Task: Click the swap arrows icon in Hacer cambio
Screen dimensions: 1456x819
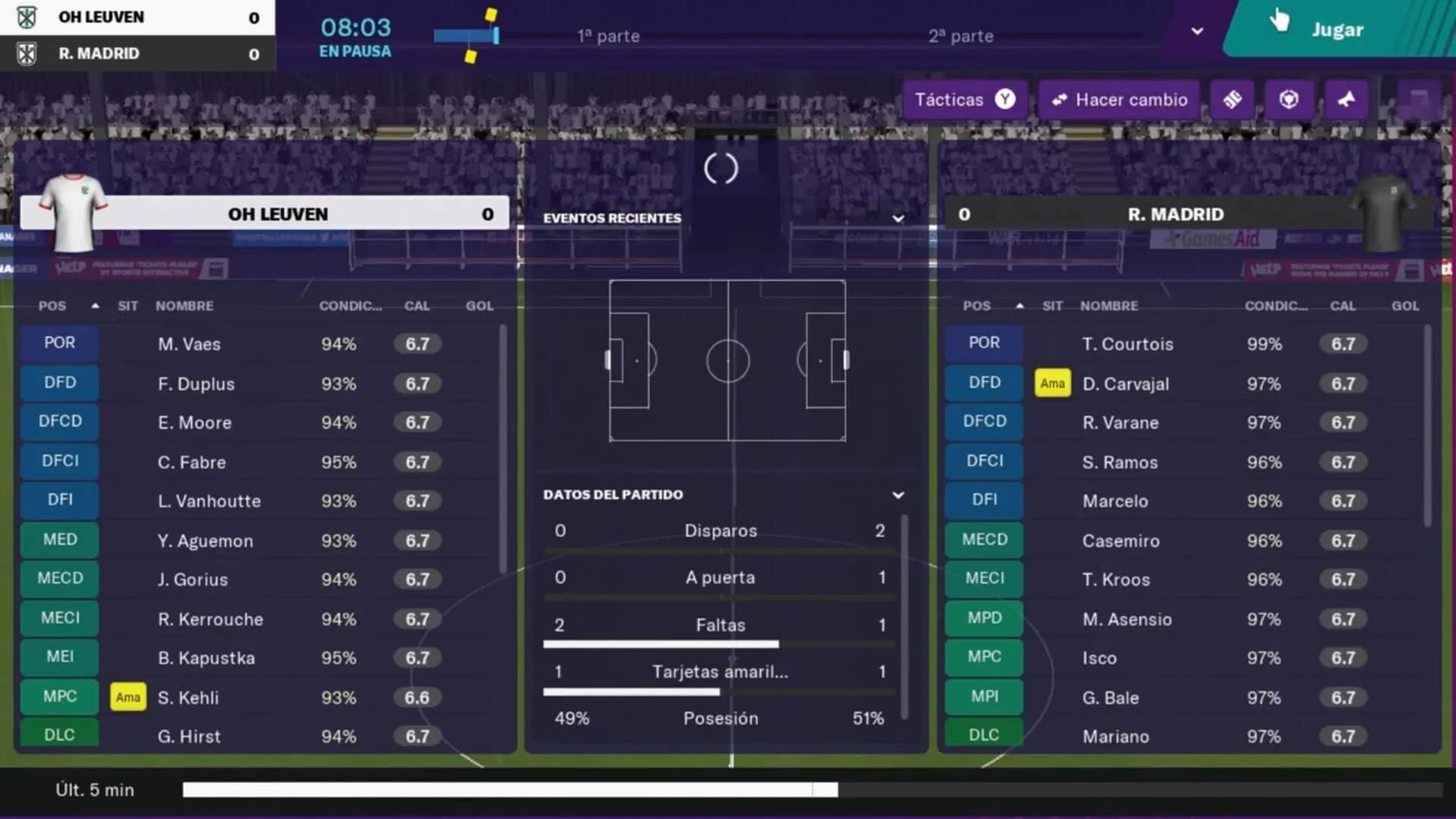Action: click(x=1060, y=99)
